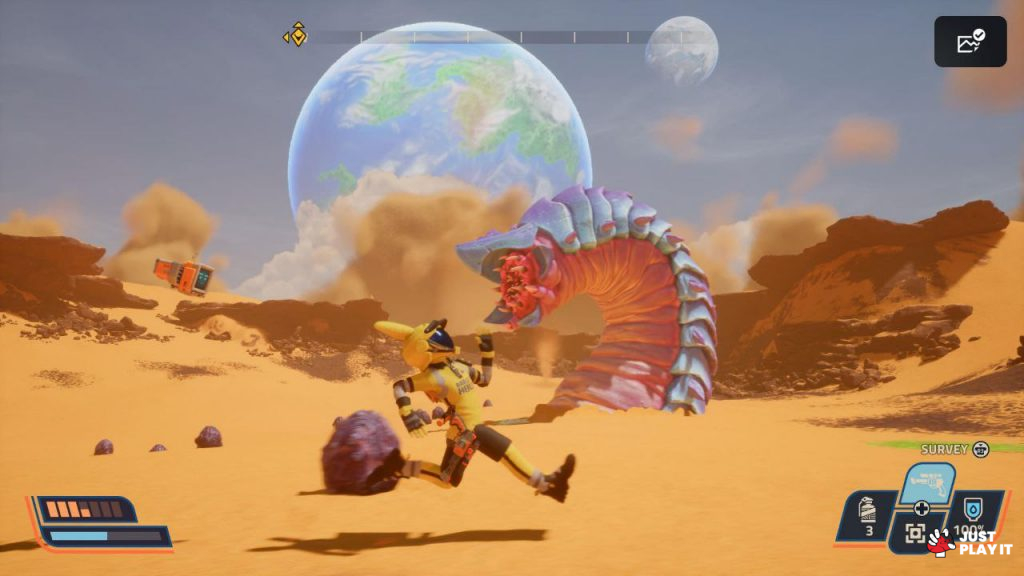Activate the scanner reticle slot
1024x576 pixels.
pos(914,534)
